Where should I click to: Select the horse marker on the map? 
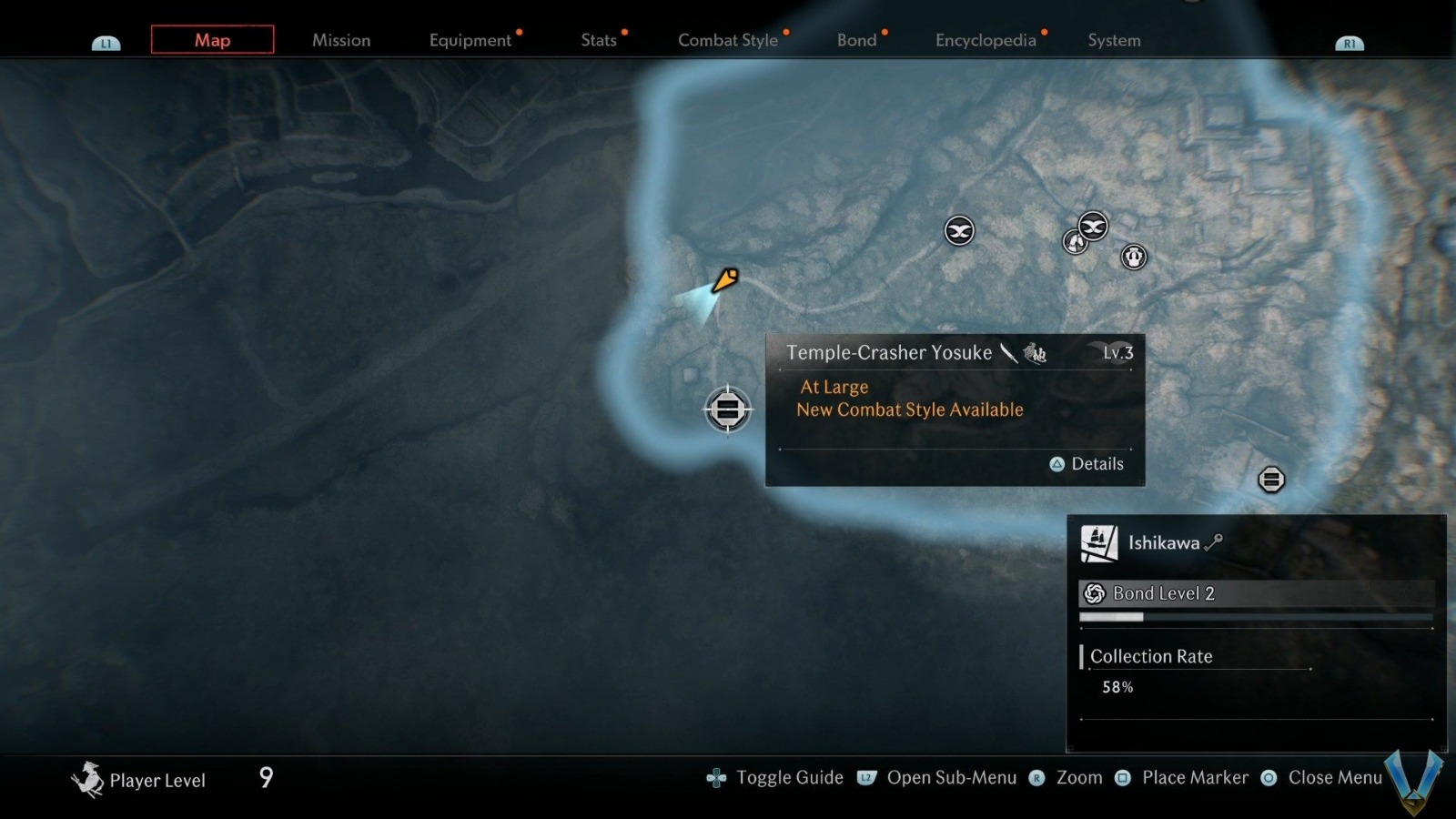[x=1076, y=242]
